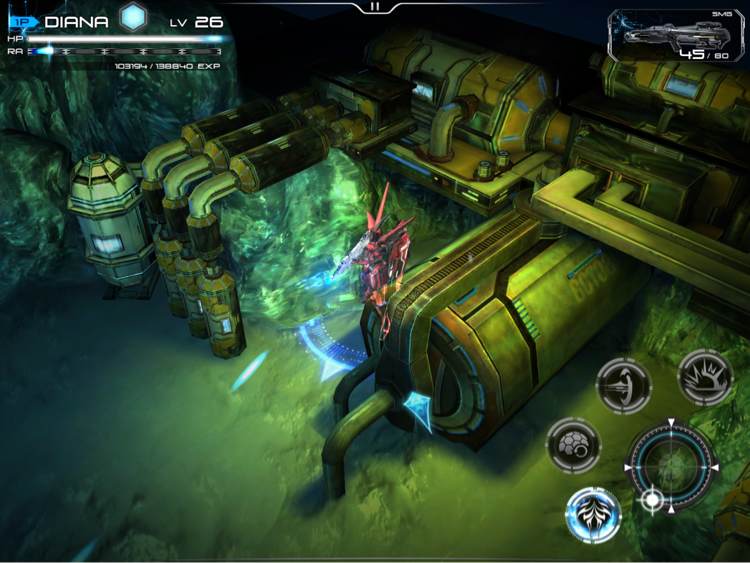Activate the shockwave burst skill
This screenshot has width=750, height=563.
[705, 377]
